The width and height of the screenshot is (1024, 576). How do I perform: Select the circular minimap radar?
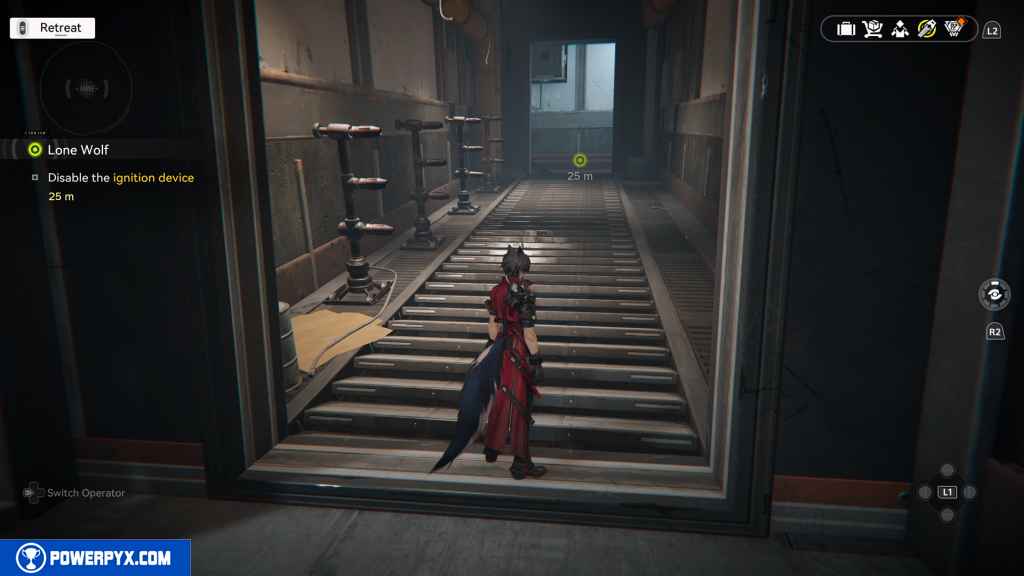pos(87,89)
